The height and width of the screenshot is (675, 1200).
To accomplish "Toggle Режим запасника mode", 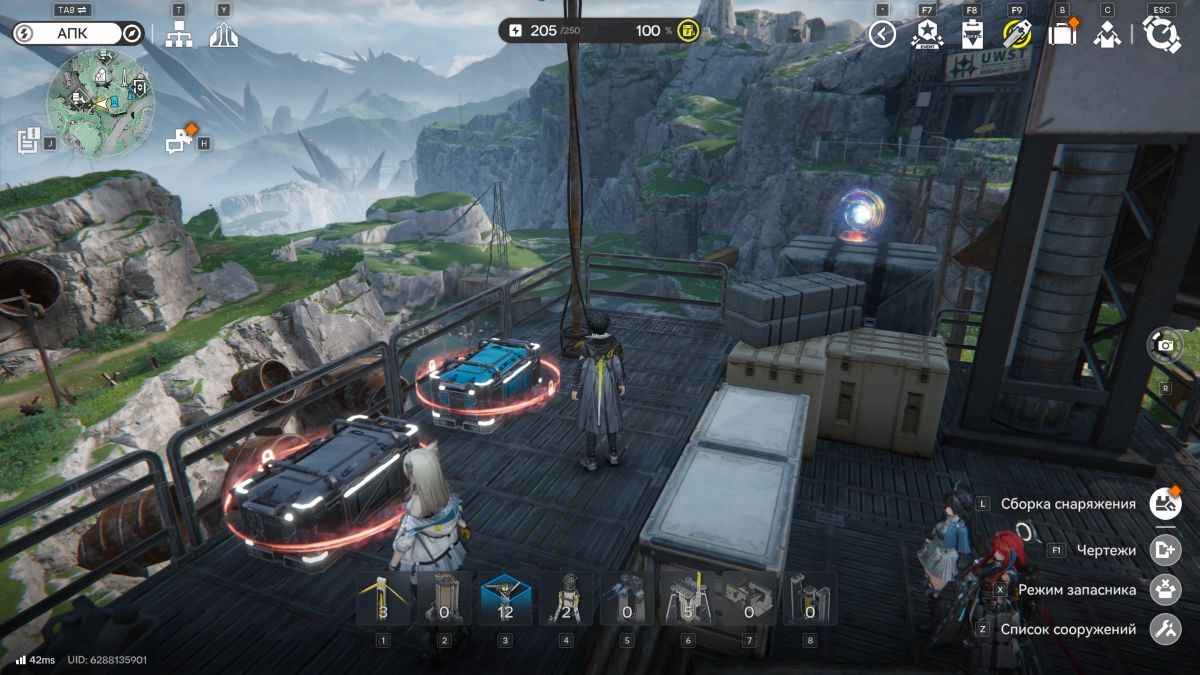I will [1165, 589].
